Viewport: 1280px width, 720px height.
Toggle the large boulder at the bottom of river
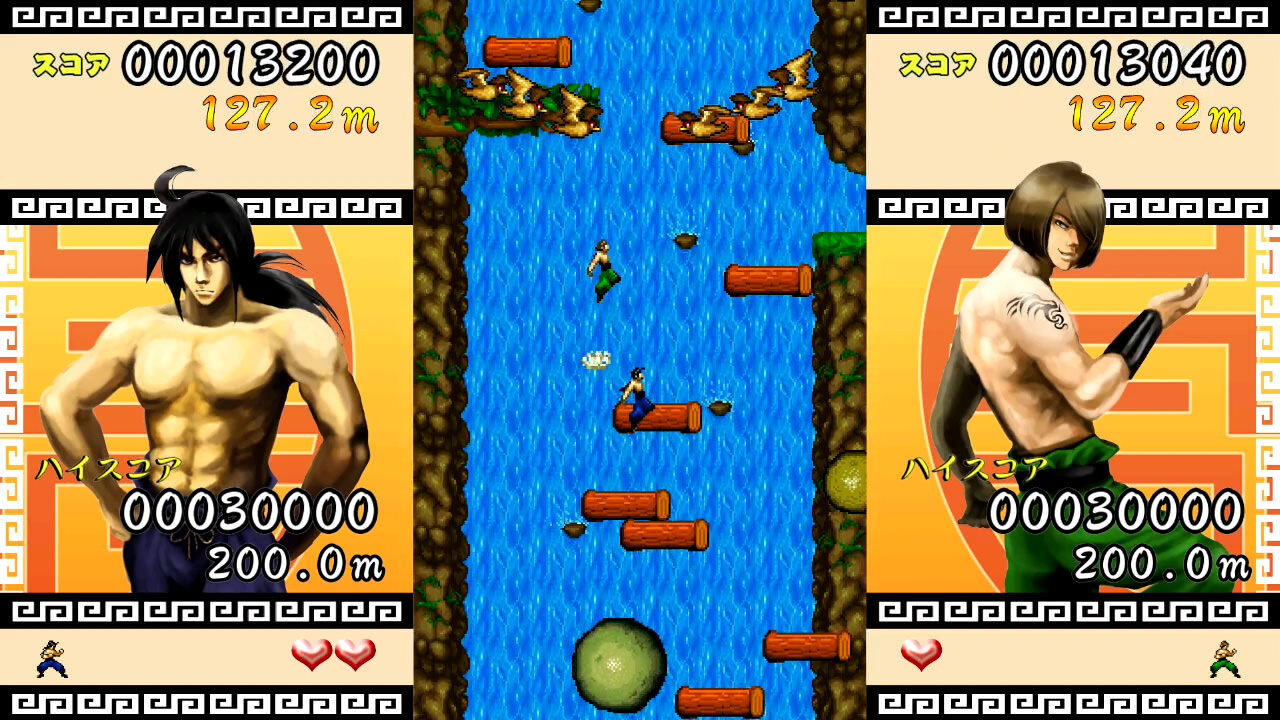pyautogui.click(x=618, y=662)
